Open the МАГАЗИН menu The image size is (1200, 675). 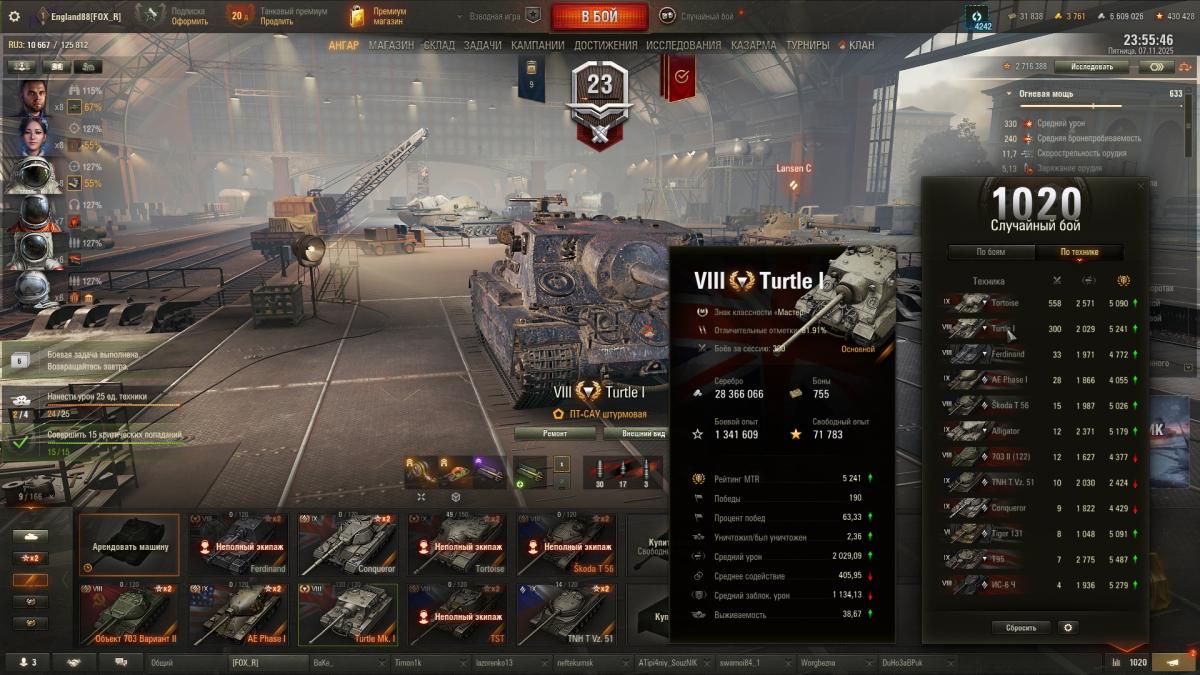click(391, 45)
